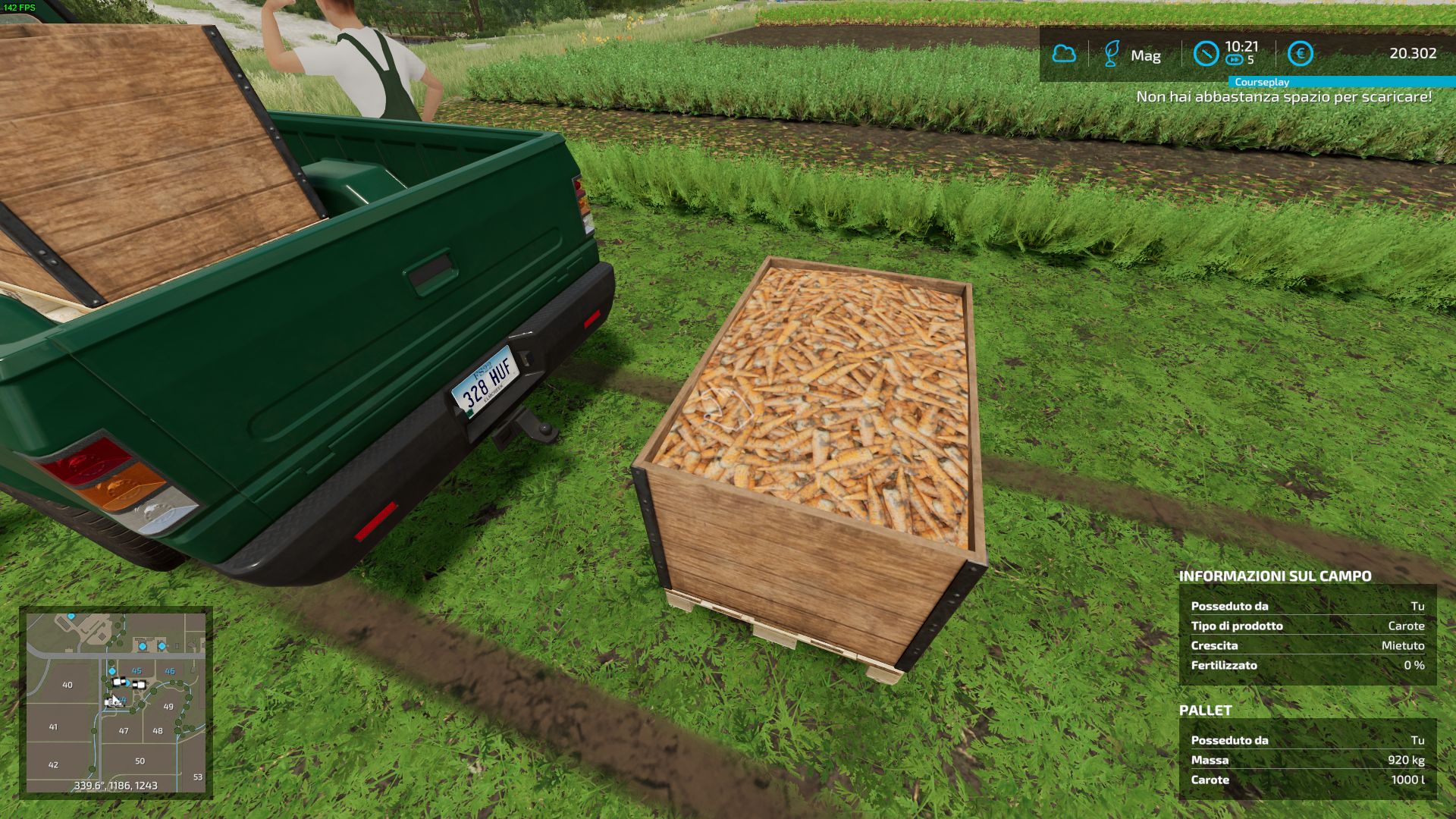The image size is (1456, 819).
Task: Toggle the Courseplay HUD banner
Action: 1262,82
